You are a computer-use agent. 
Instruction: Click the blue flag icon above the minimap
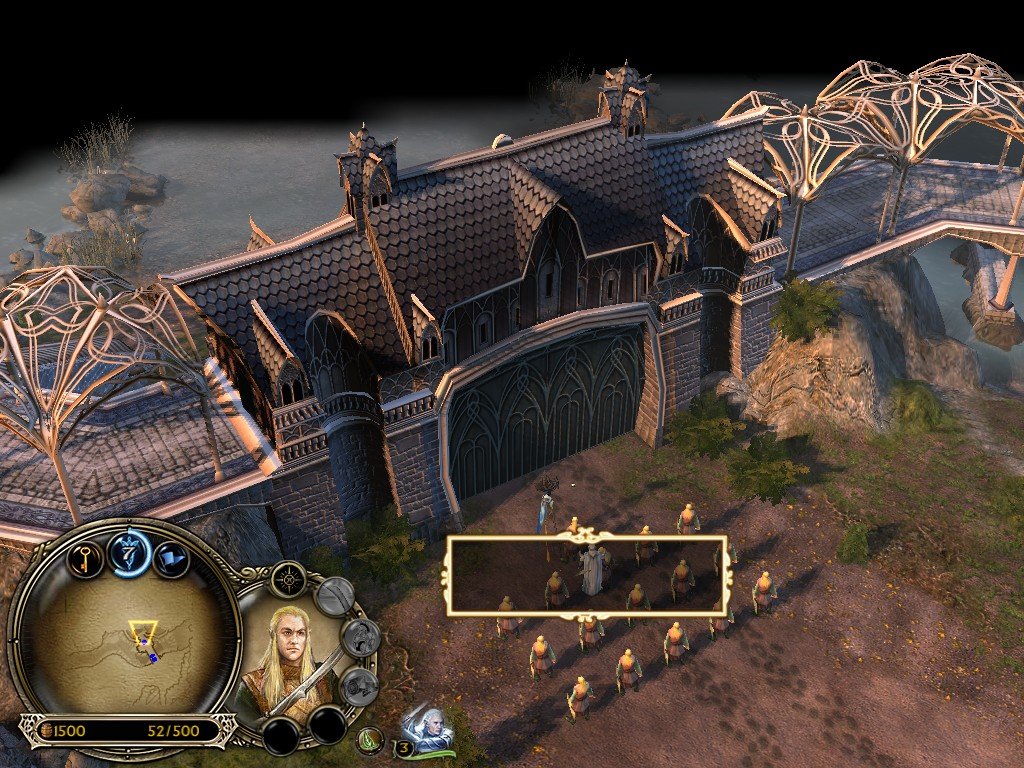[x=170, y=556]
